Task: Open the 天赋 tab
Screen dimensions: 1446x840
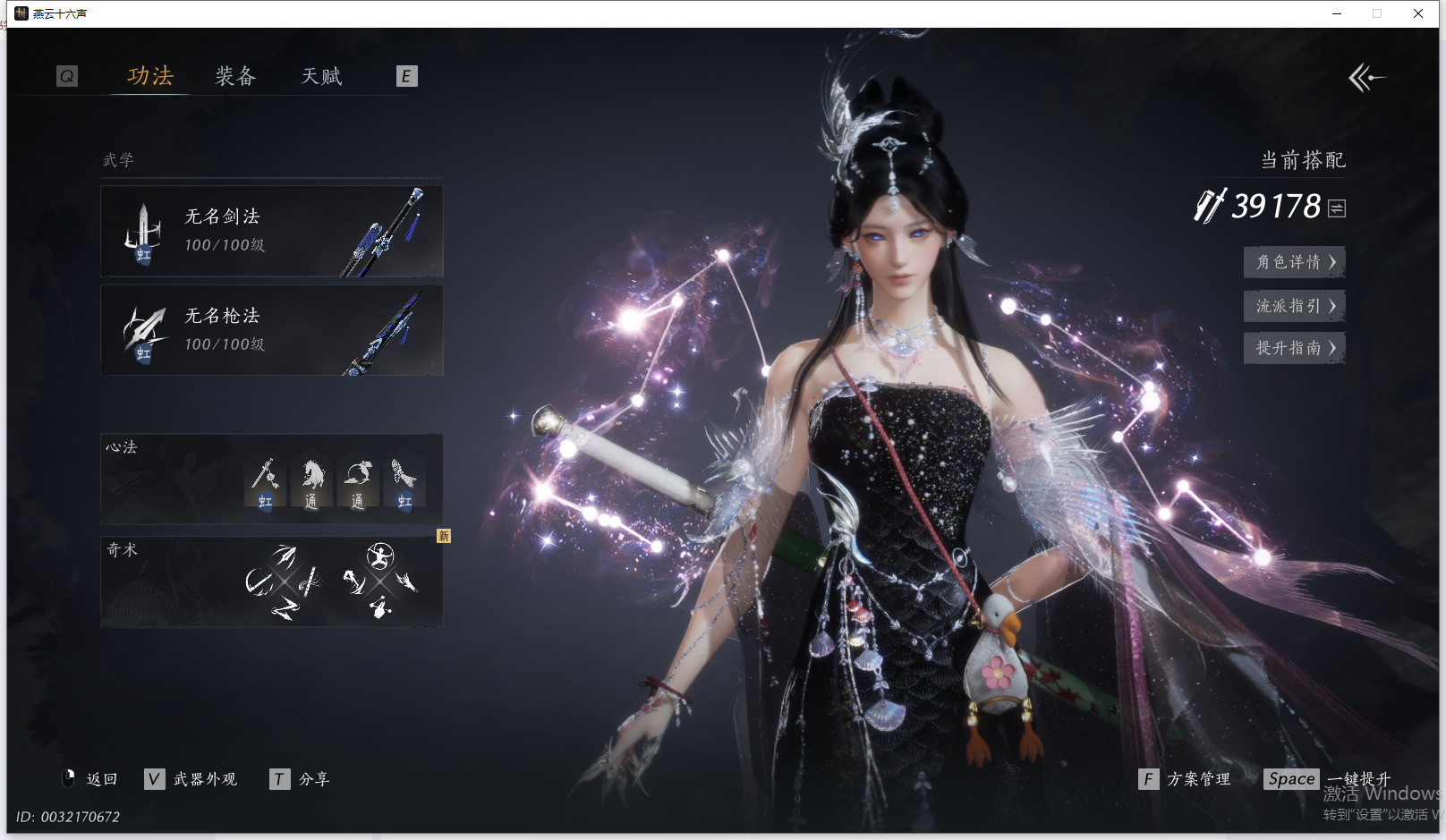Action: 321,76
